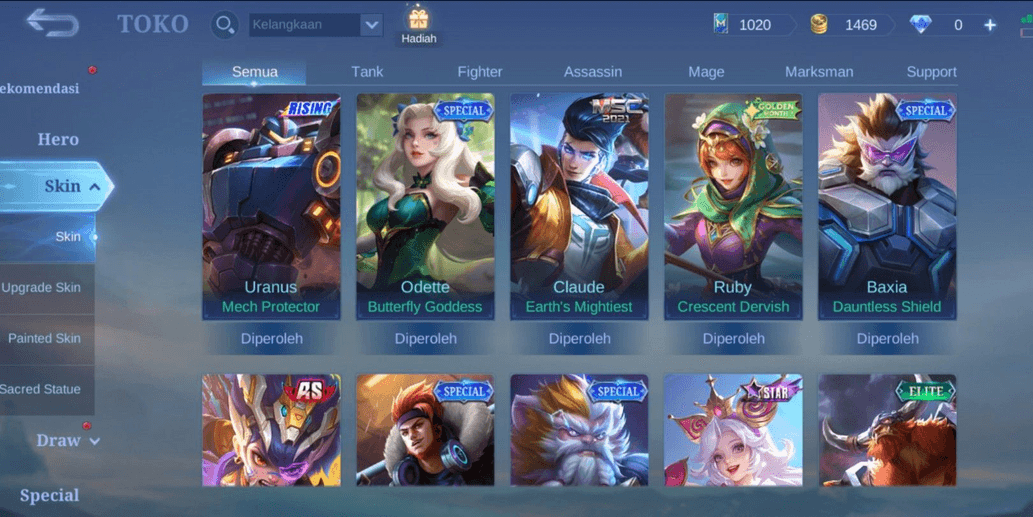View the Ruby Crescent Dervish skin card
Screen dimensions: 1033x517
[733, 207]
